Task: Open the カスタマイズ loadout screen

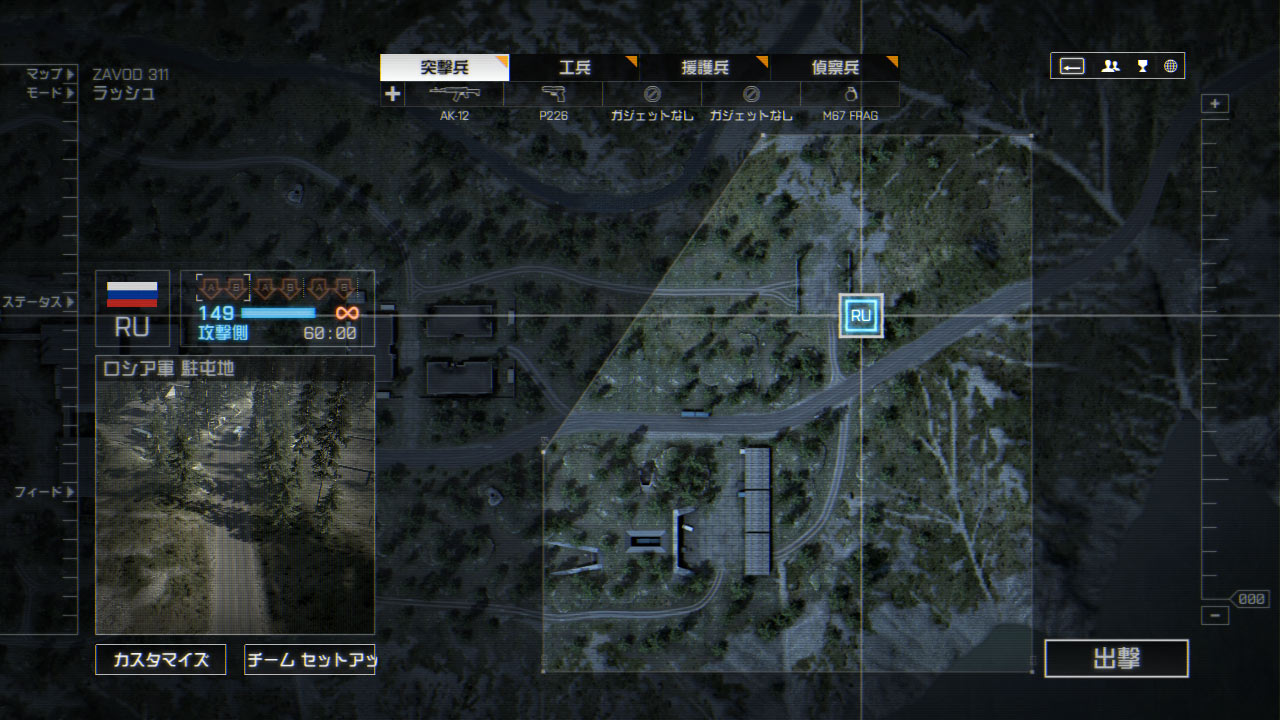Action: click(161, 660)
